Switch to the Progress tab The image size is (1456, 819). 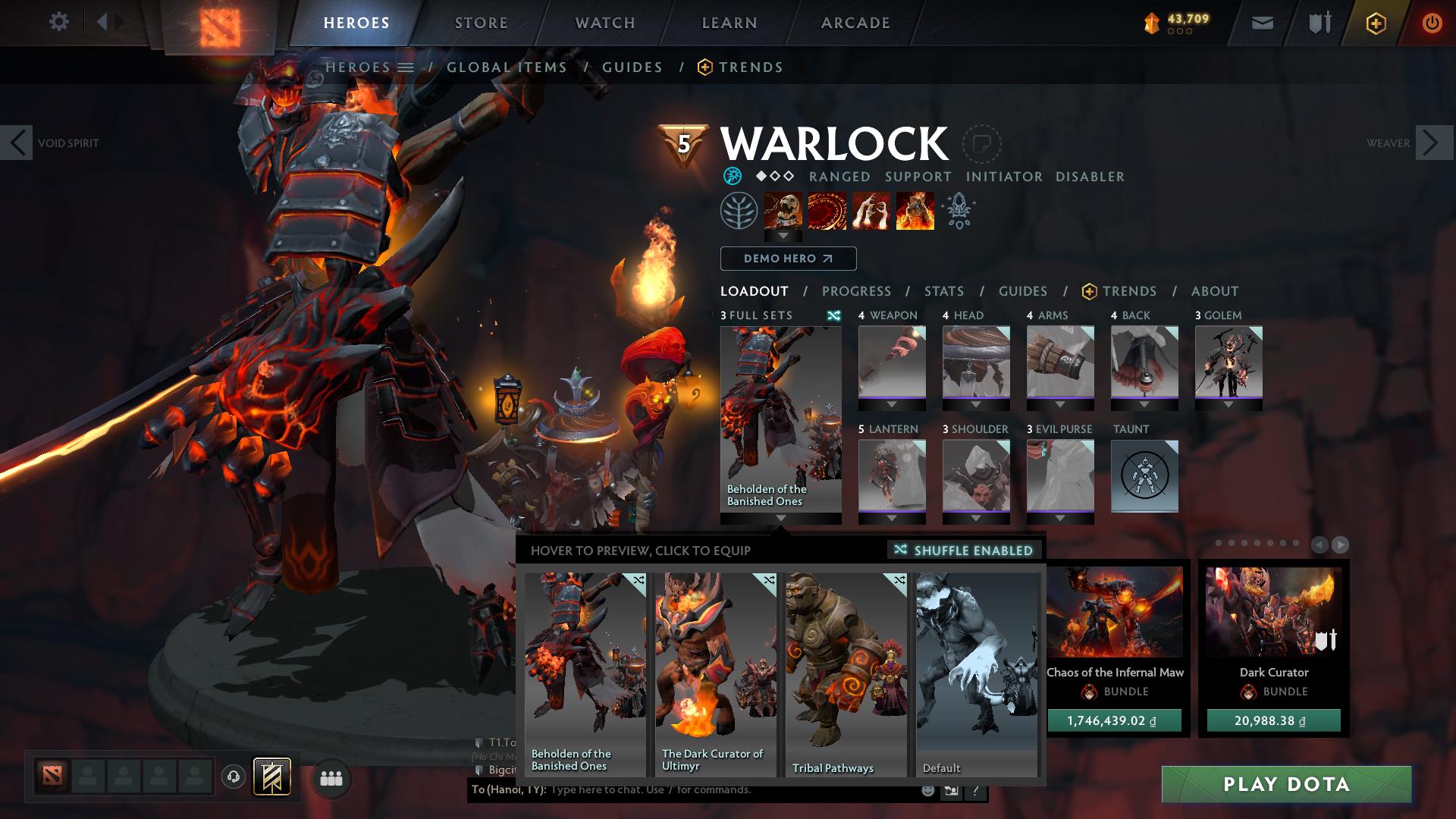pyautogui.click(x=856, y=291)
